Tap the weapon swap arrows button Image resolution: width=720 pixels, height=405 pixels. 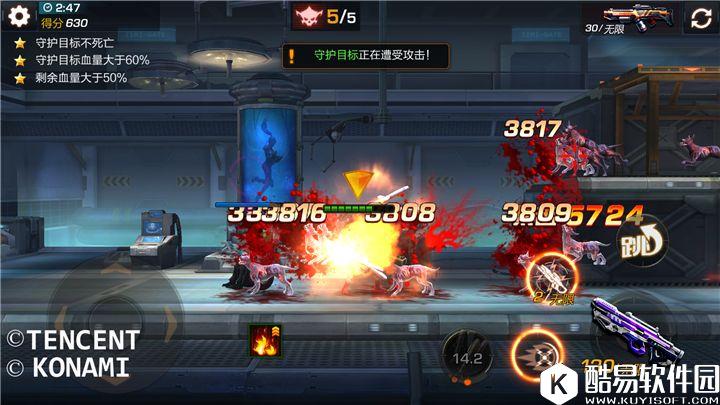(698, 17)
